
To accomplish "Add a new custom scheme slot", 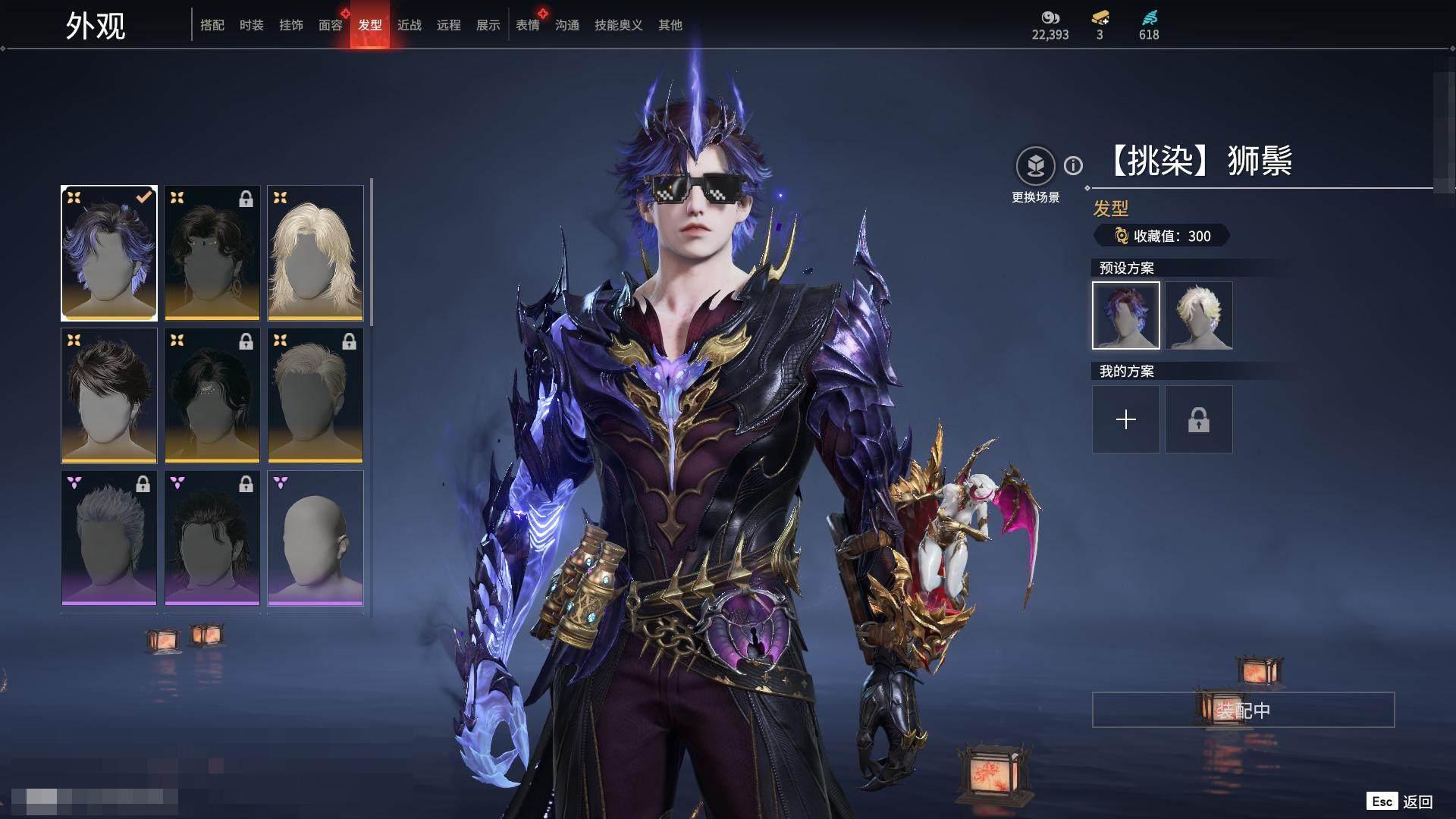I will [1126, 419].
